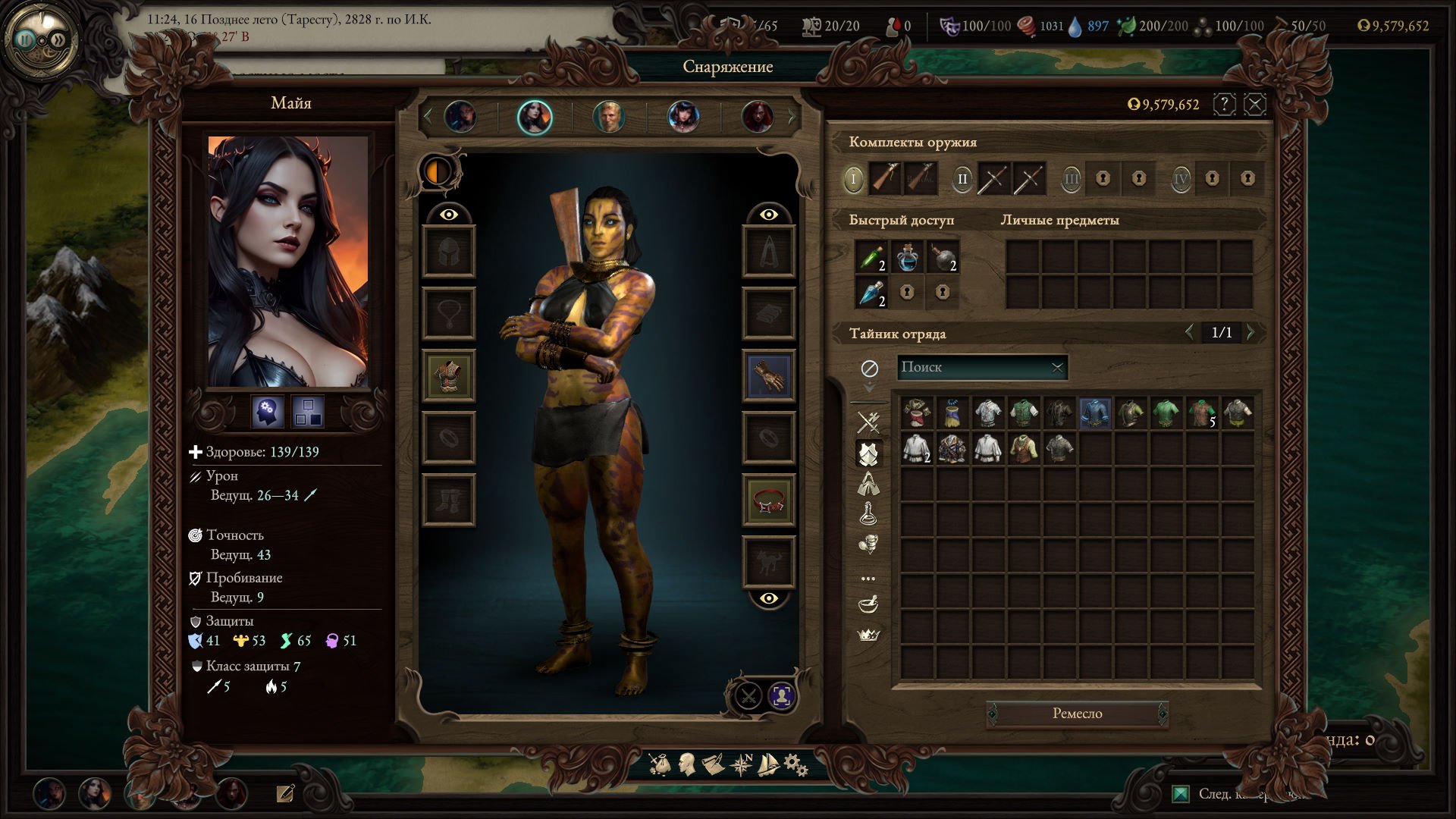Toggle the pause button in the time control
The height and width of the screenshot is (819, 1456).
coord(27,39)
